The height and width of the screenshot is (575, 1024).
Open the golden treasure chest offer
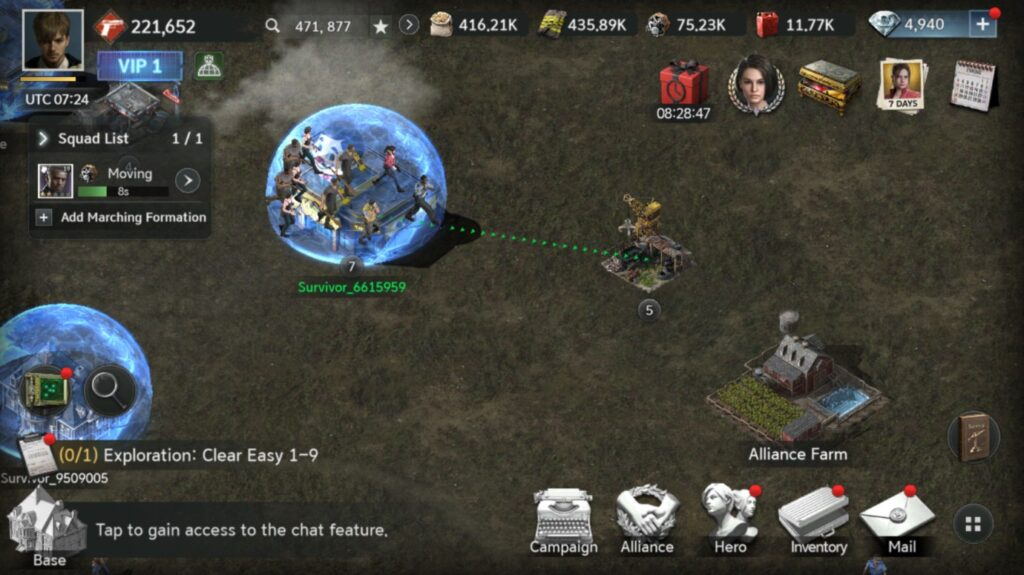[x=829, y=85]
